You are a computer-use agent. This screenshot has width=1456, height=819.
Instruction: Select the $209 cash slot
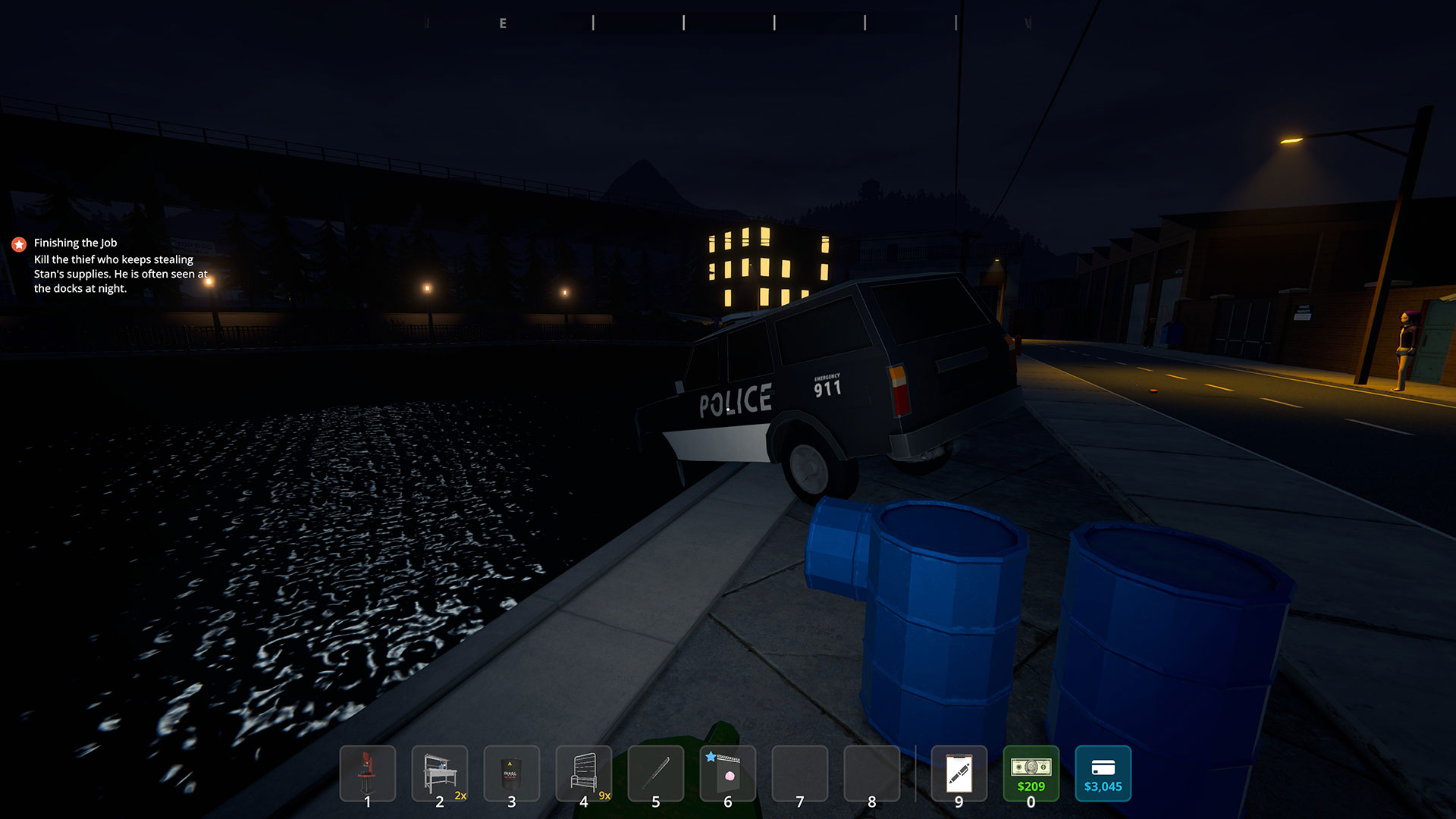(1031, 773)
